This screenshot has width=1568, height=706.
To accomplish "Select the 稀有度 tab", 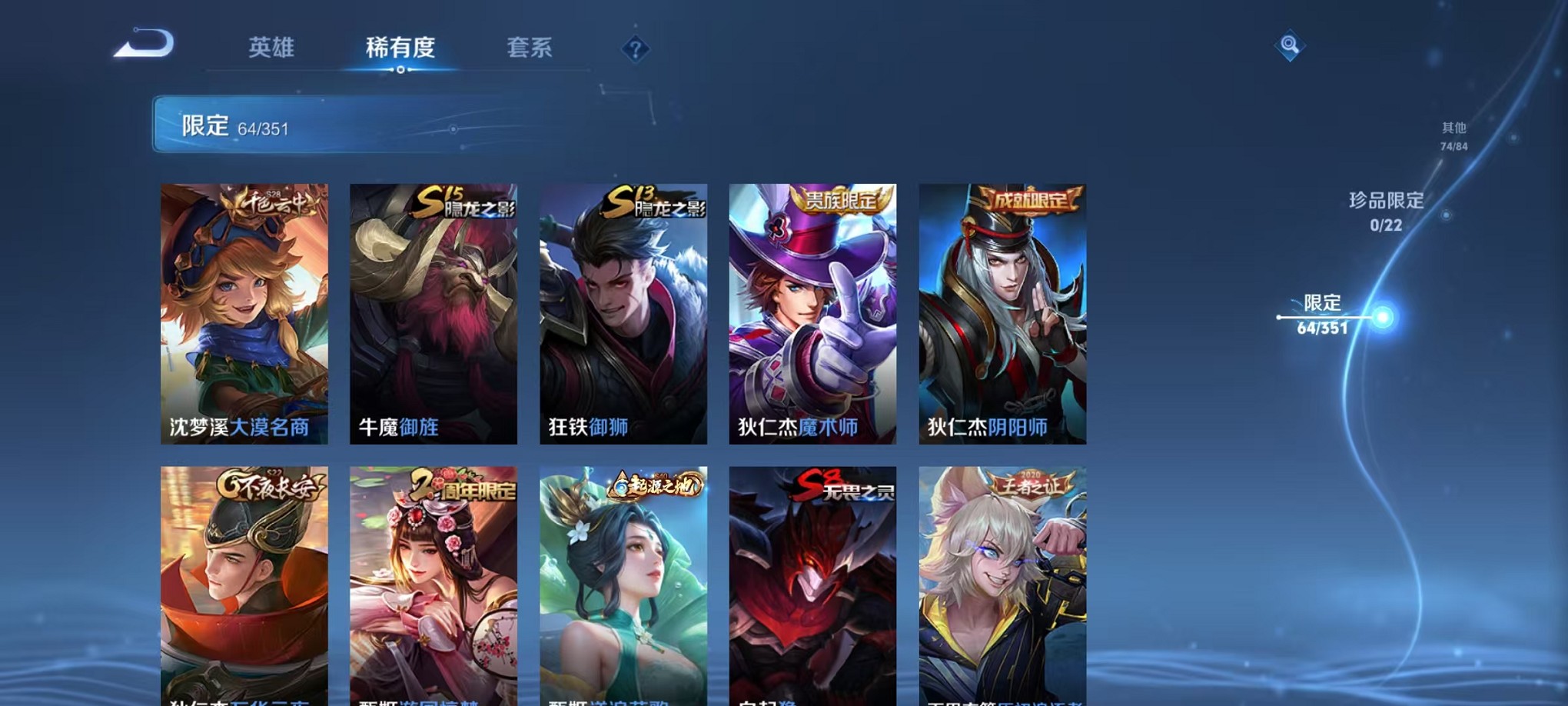I will (399, 48).
